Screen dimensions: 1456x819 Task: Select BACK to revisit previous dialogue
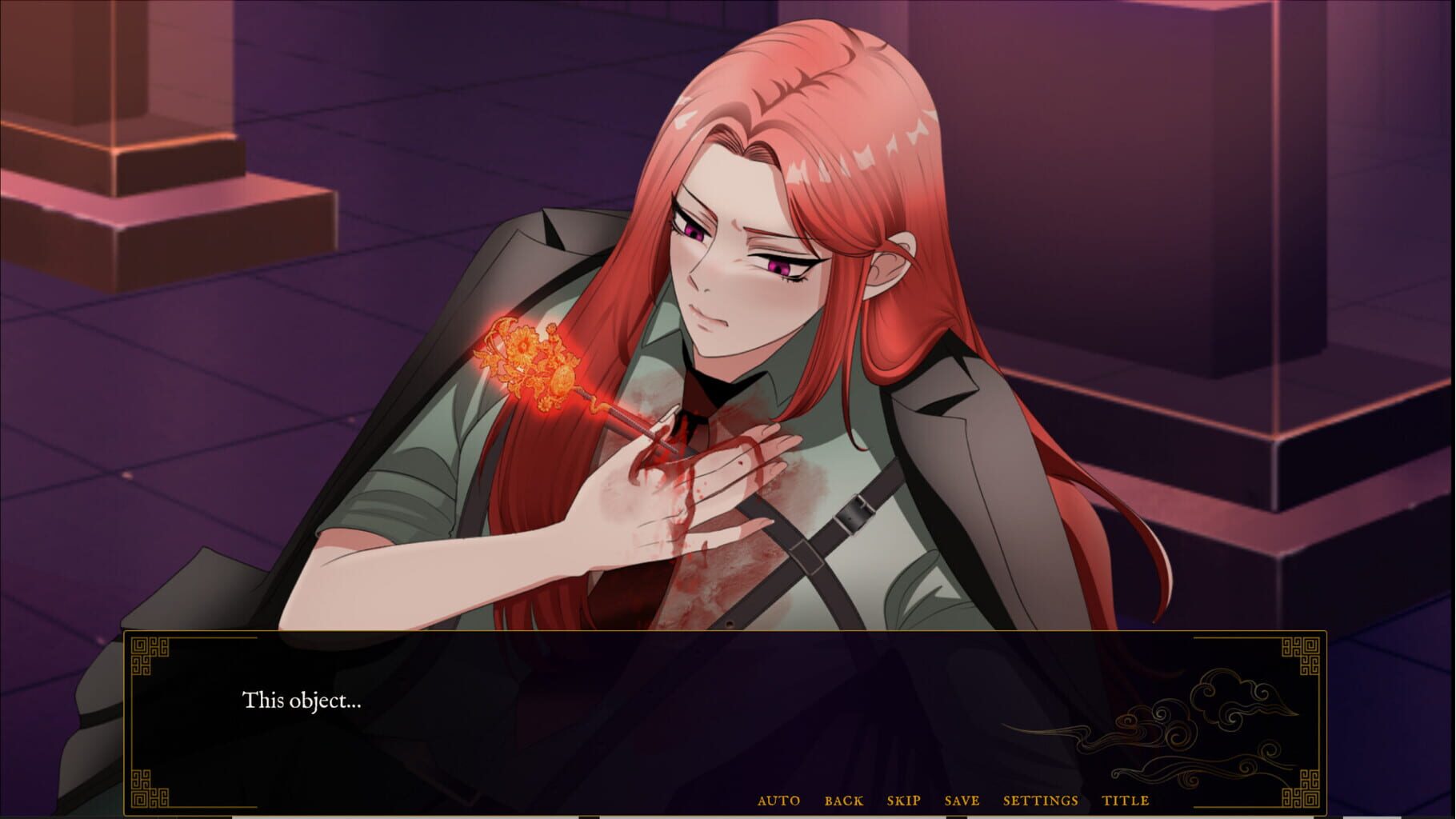(843, 800)
